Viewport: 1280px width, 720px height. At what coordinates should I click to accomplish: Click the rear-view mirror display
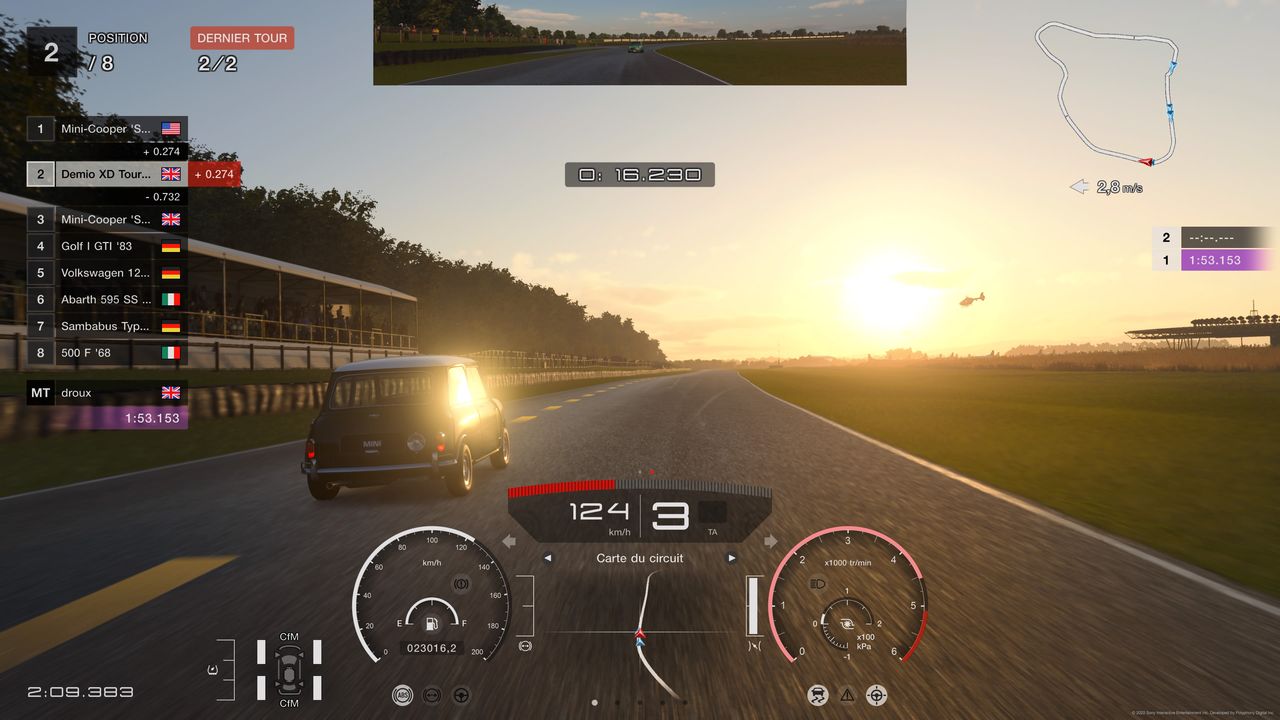pyautogui.click(x=639, y=42)
